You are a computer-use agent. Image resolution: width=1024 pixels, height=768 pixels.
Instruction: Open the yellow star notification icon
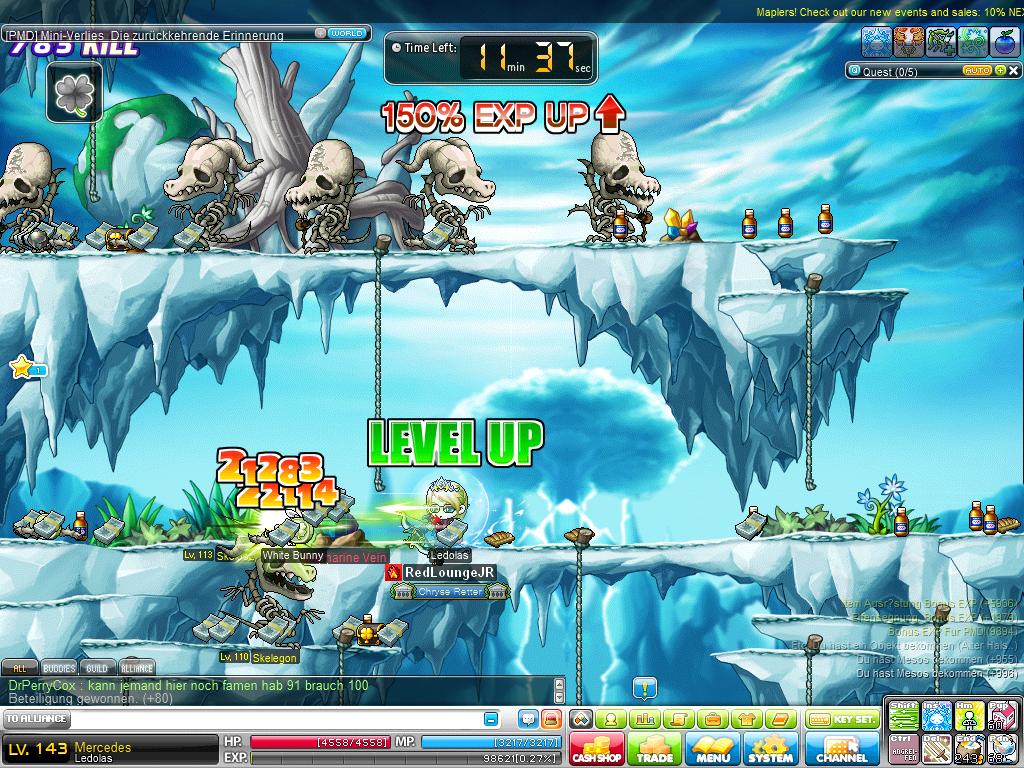21,367
